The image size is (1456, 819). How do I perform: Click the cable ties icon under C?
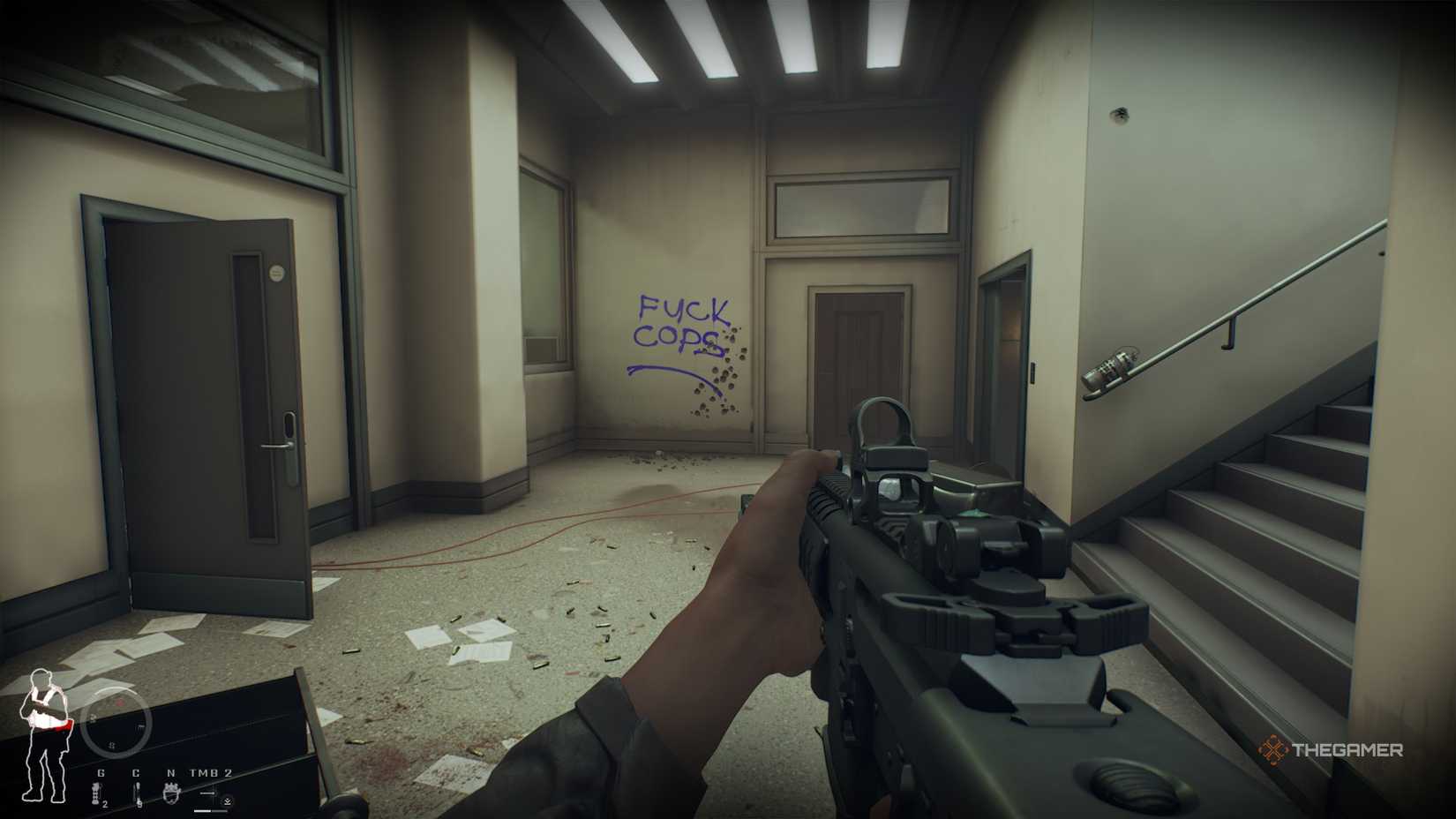[x=137, y=793]
